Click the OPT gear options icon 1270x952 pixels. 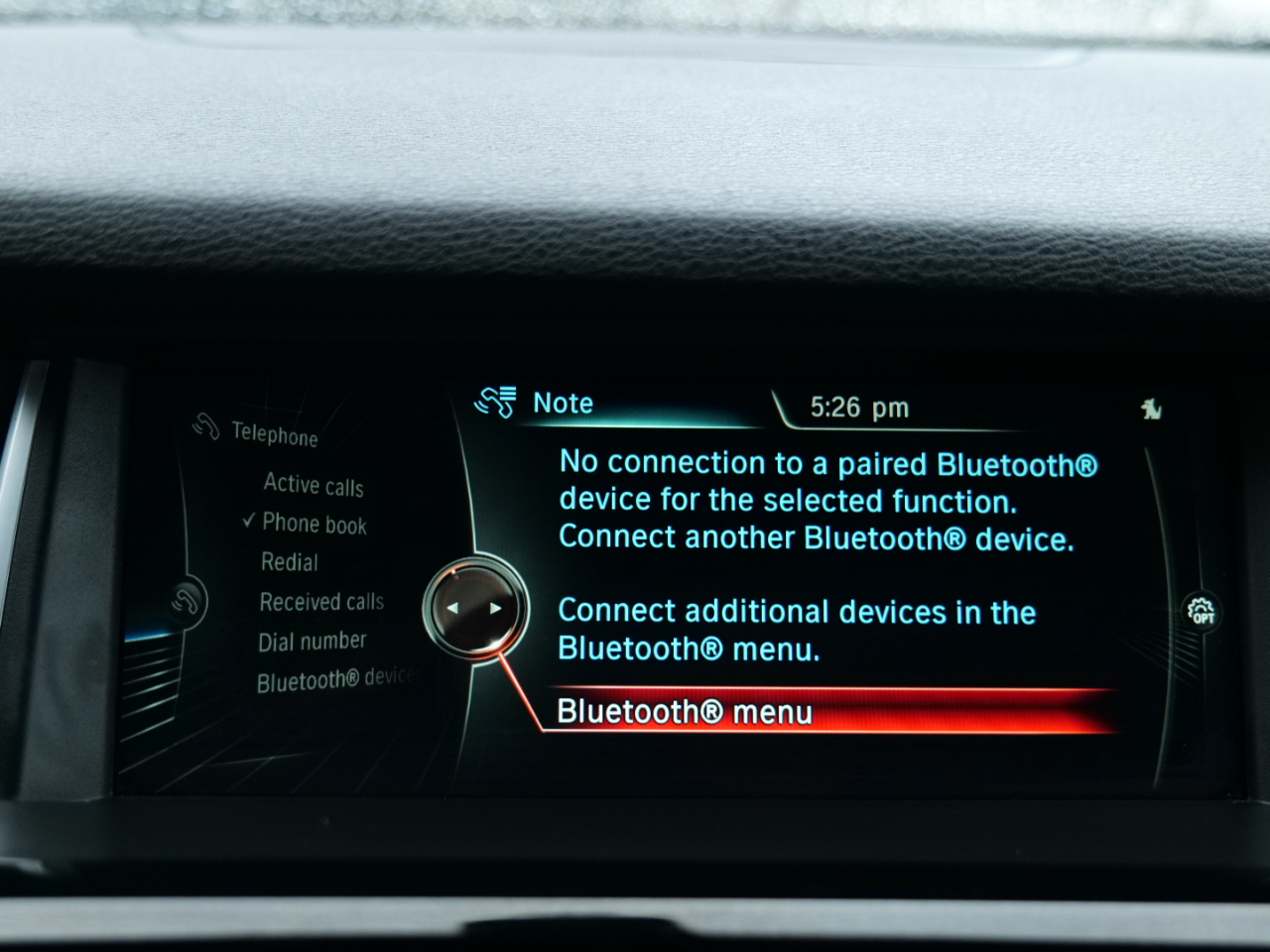[1202, 610]
